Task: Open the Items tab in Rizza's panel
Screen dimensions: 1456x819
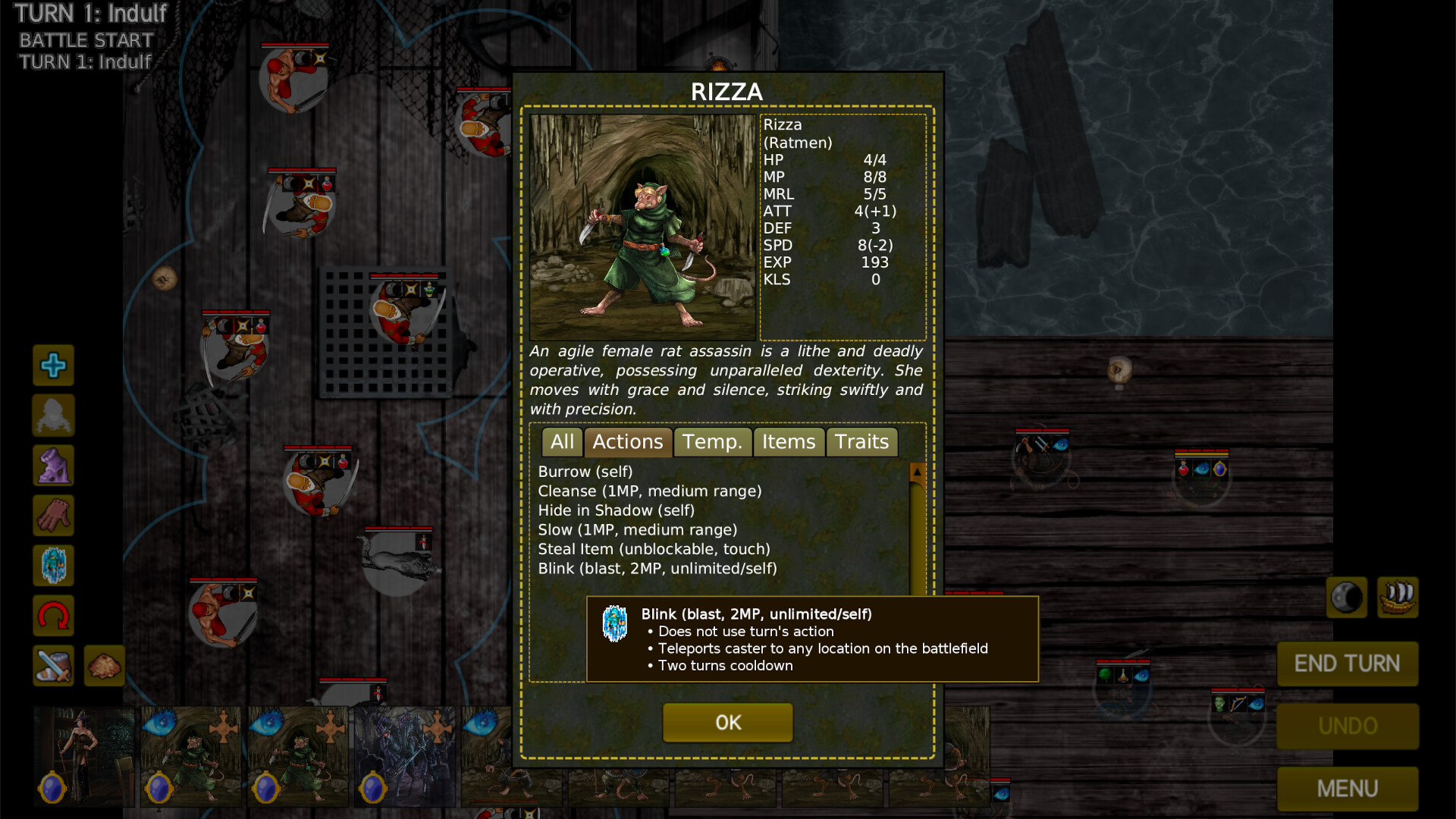Action: pos(789,442)
